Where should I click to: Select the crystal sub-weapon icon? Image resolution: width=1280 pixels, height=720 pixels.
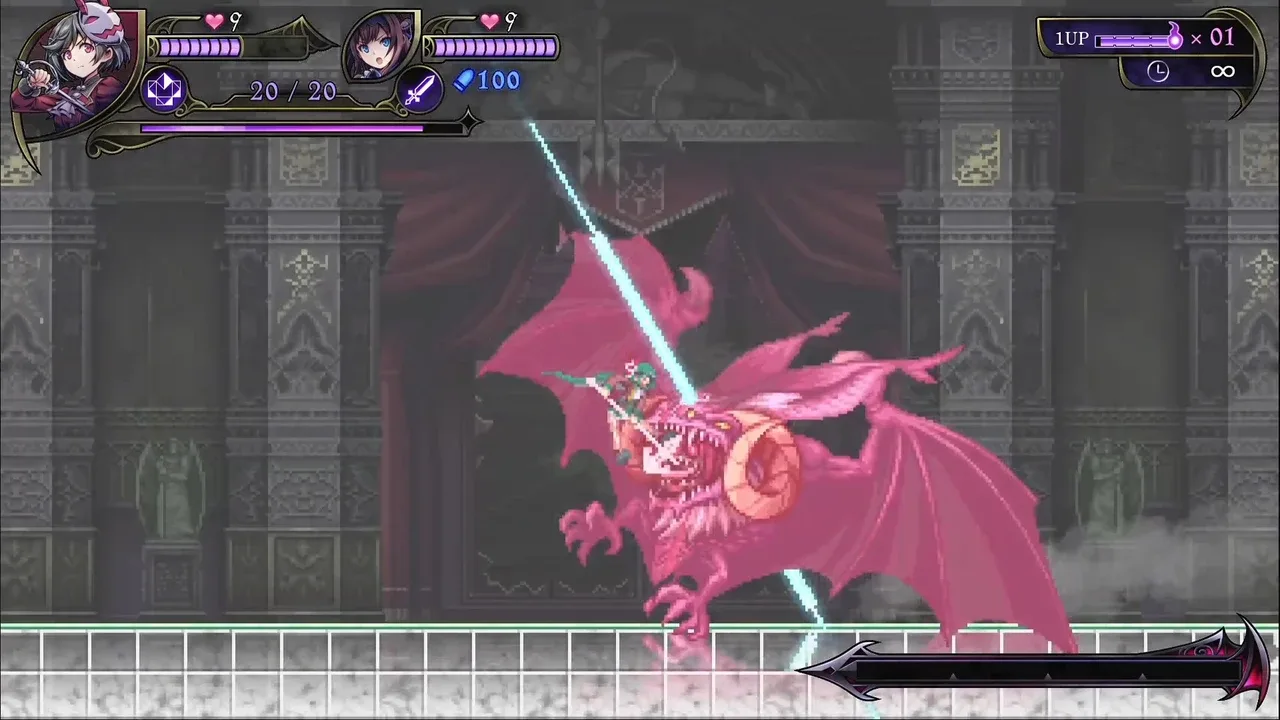164,90
